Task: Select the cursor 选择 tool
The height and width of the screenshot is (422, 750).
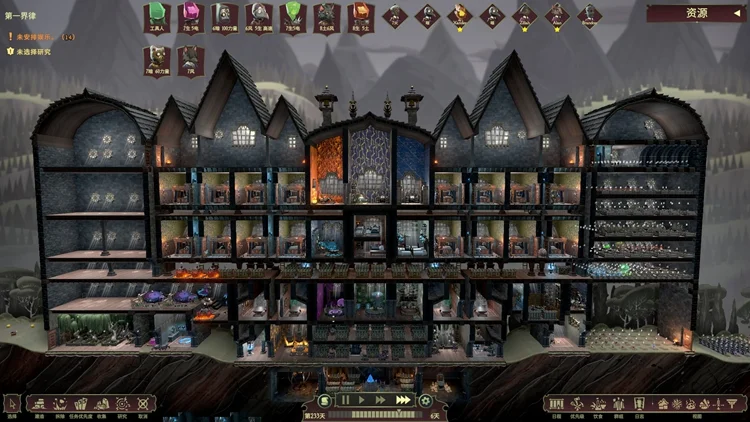Action: click(12, 404)
